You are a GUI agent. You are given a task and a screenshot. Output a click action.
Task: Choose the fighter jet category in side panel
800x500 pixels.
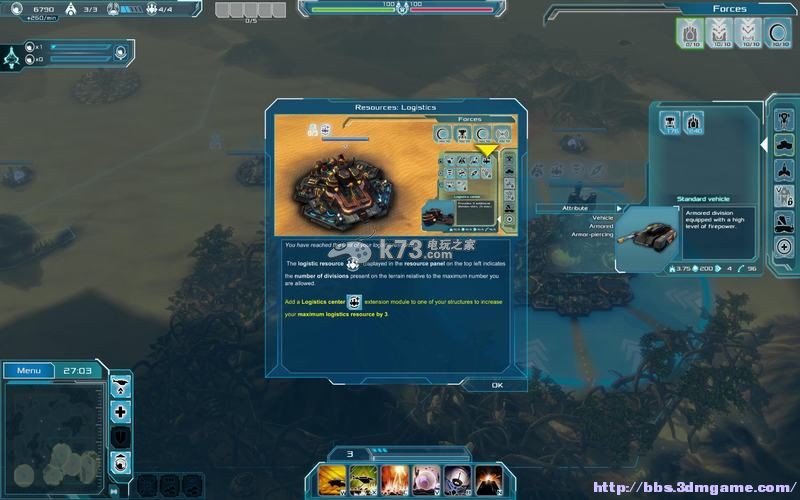784,169
